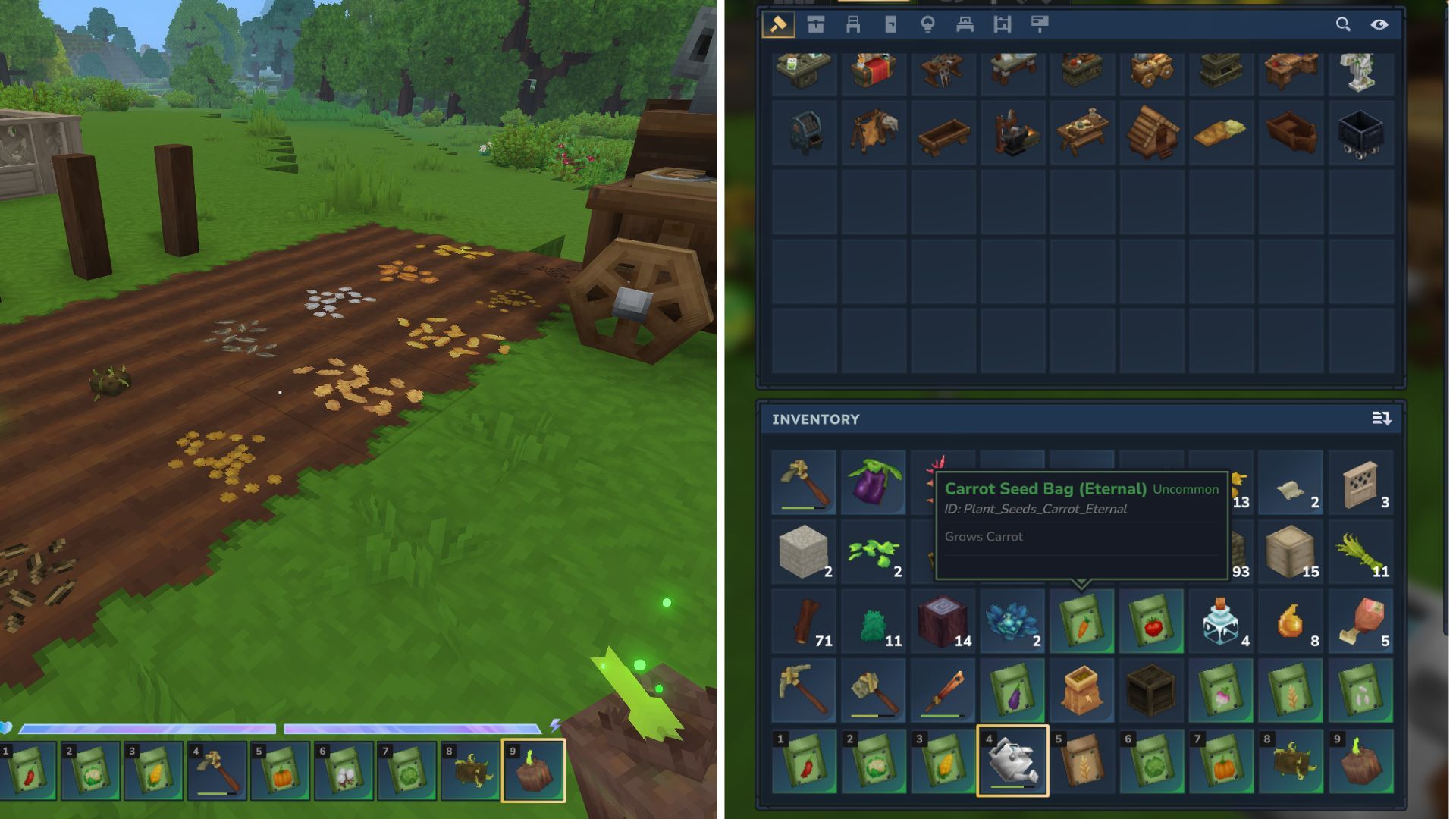Pick the watering can in hotbar slot 4
The height and width of the screenshot is (819, 1456).
pos(1012,761)
